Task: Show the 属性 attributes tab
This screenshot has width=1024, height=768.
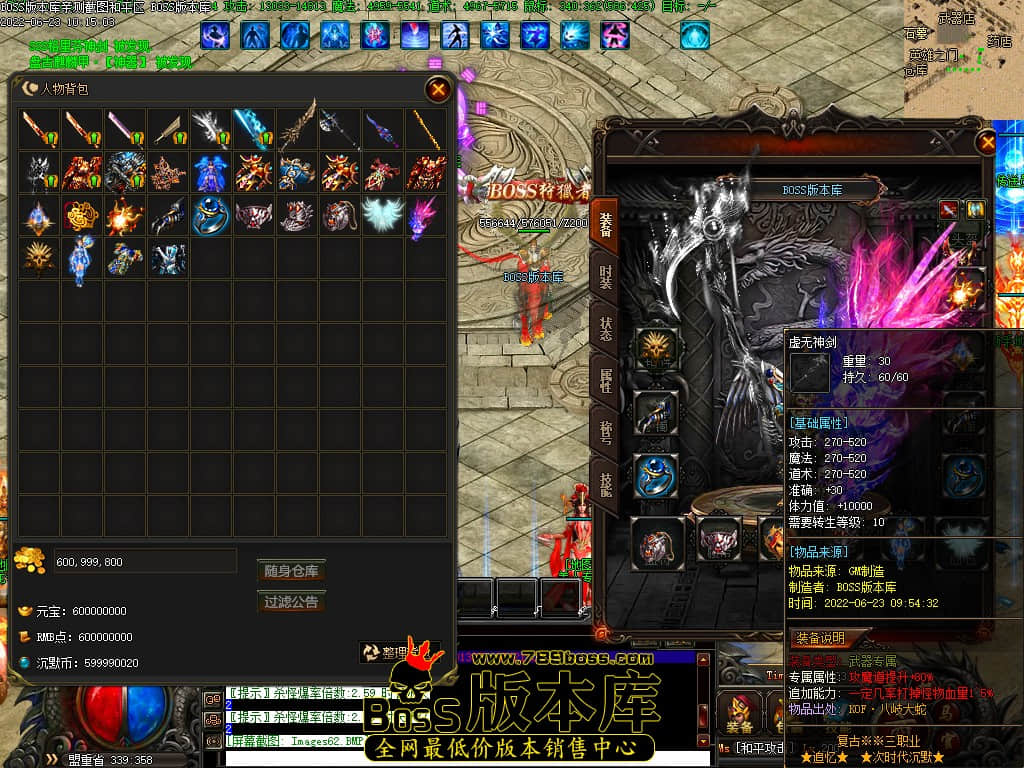Action: click(x=605, y=380)
